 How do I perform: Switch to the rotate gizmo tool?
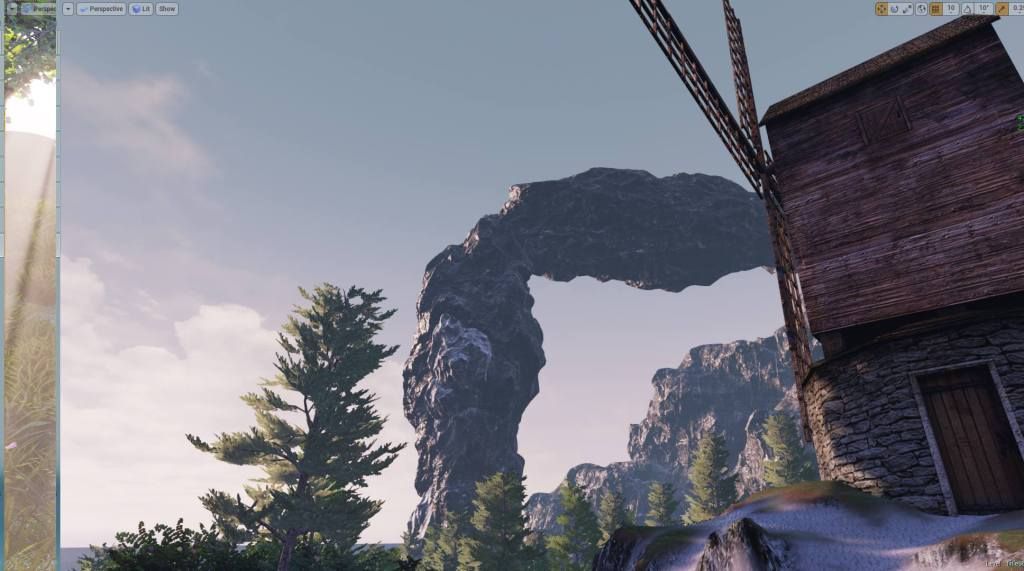pos(894,9)
